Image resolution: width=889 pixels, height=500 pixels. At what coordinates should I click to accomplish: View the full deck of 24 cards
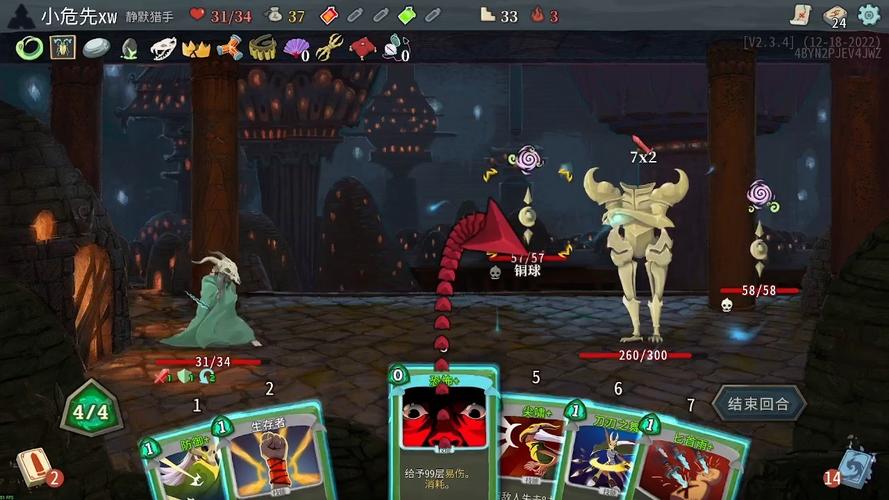834,15
